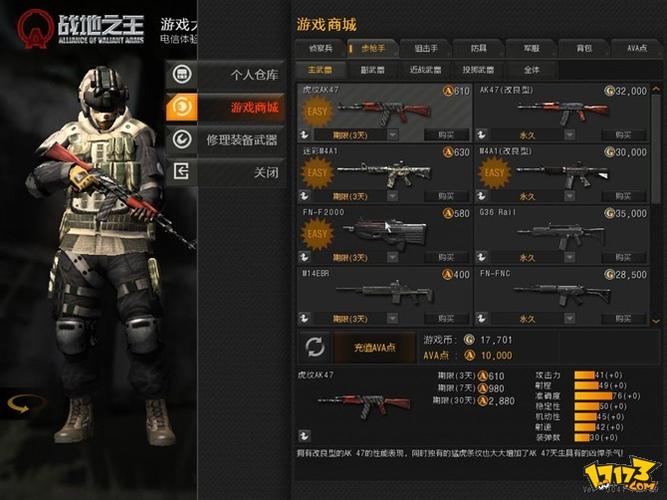Image resolution: width=667 pixels, height=500 pixels.
Task: Purchase the AK47(改良型) for 32,000
Action: pos(623,134)
